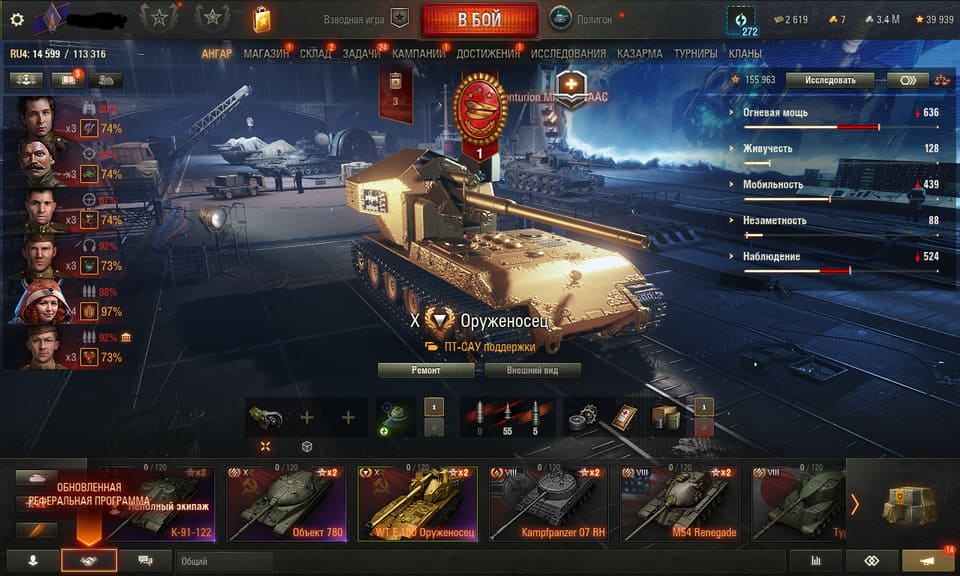Screen dimensions: 960x576
Task: Open the КАМПАНИИ tab
Action: click(x=418, y=53)
